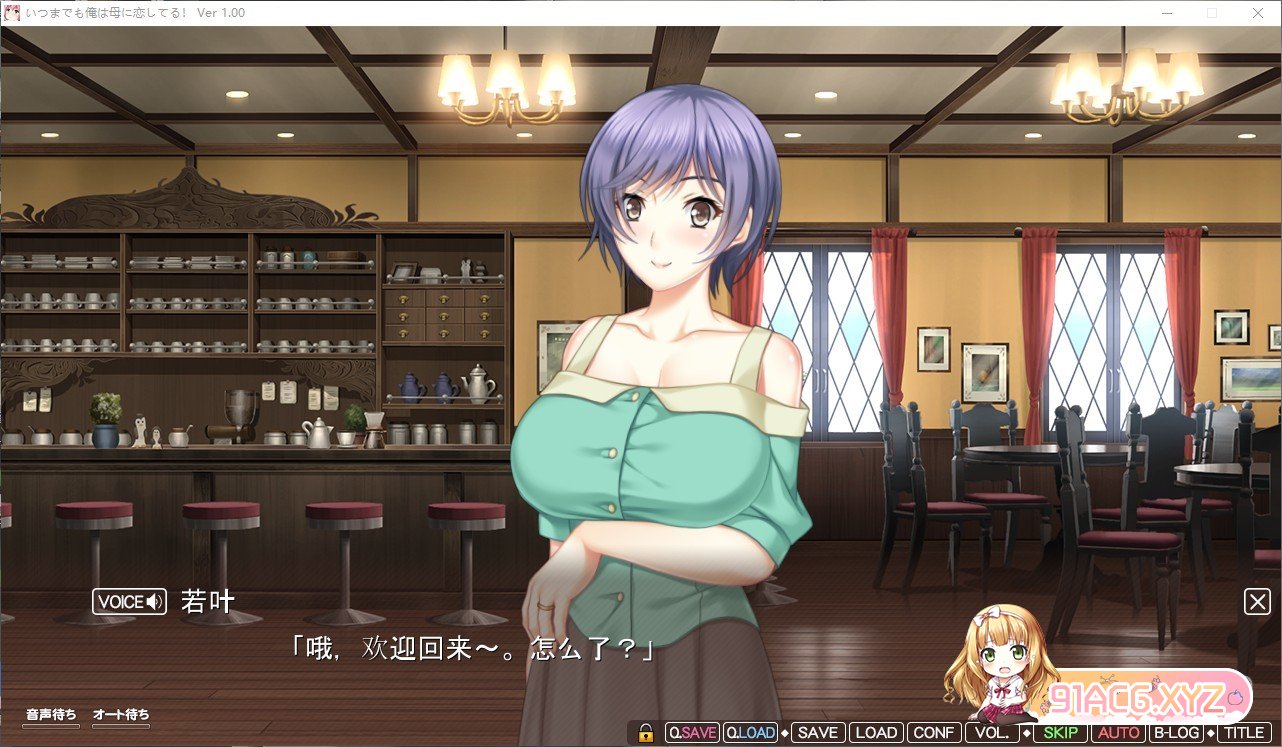Click the 音声待ち voice-wait bar
The image size is (1282, 747).
(x=51, y=716)
